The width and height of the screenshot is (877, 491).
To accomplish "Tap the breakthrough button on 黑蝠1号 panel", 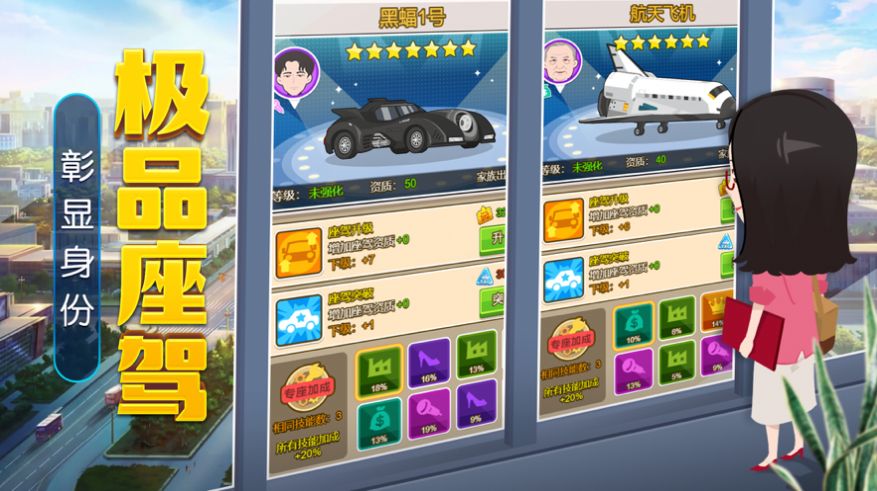I will tap(492, 298).
